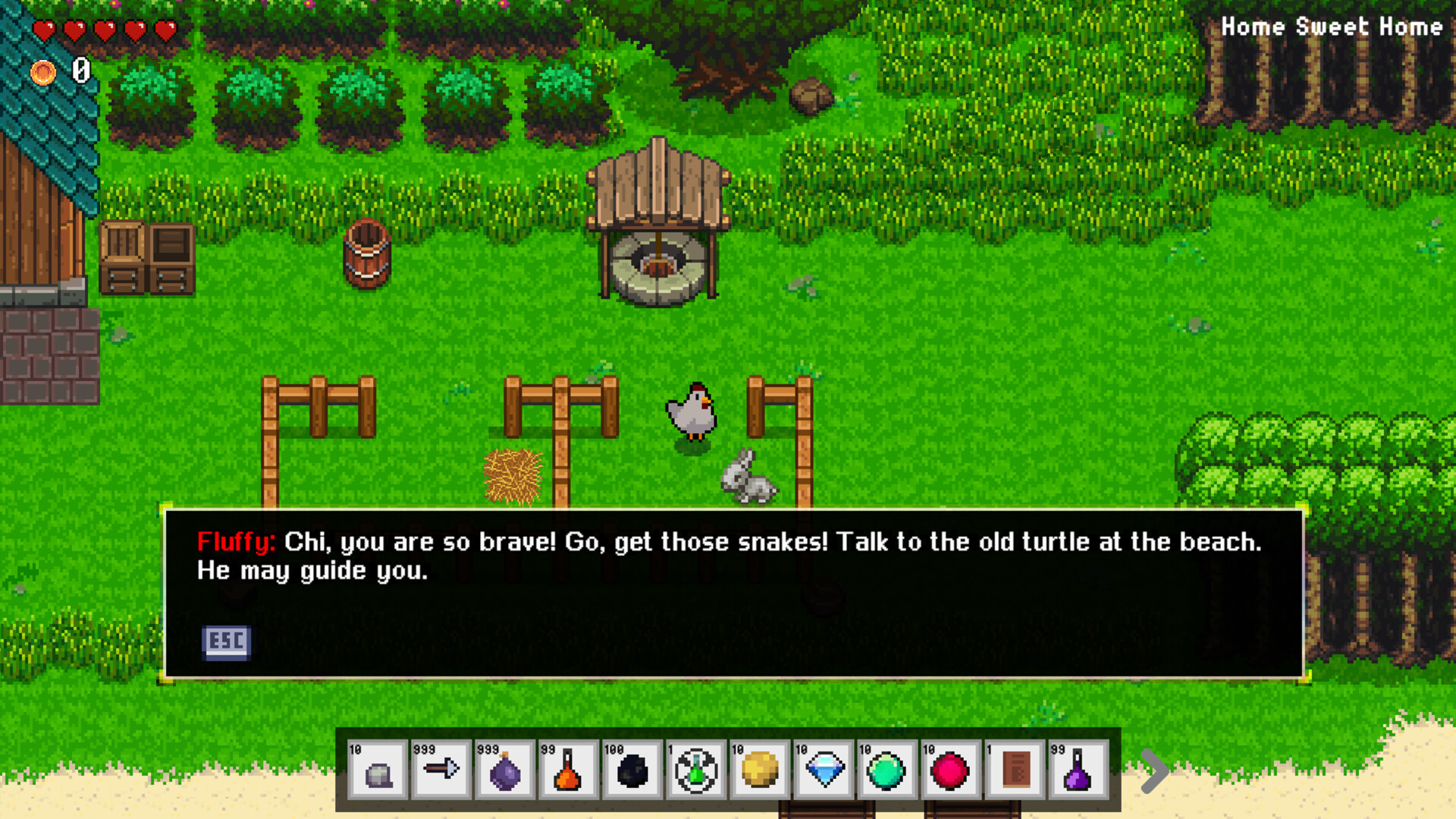The image size is (1456, 819).
Task: Select the orange potion with 99 count
Action: click(x=568, y=771)
